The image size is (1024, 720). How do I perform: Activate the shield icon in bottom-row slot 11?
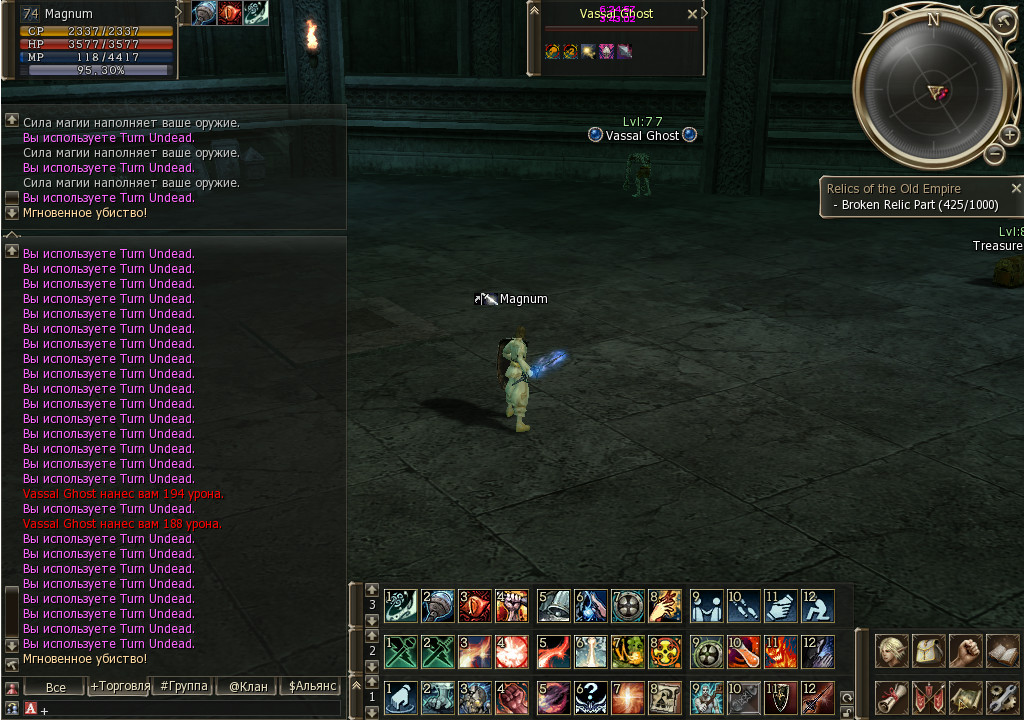coord(780,697)
